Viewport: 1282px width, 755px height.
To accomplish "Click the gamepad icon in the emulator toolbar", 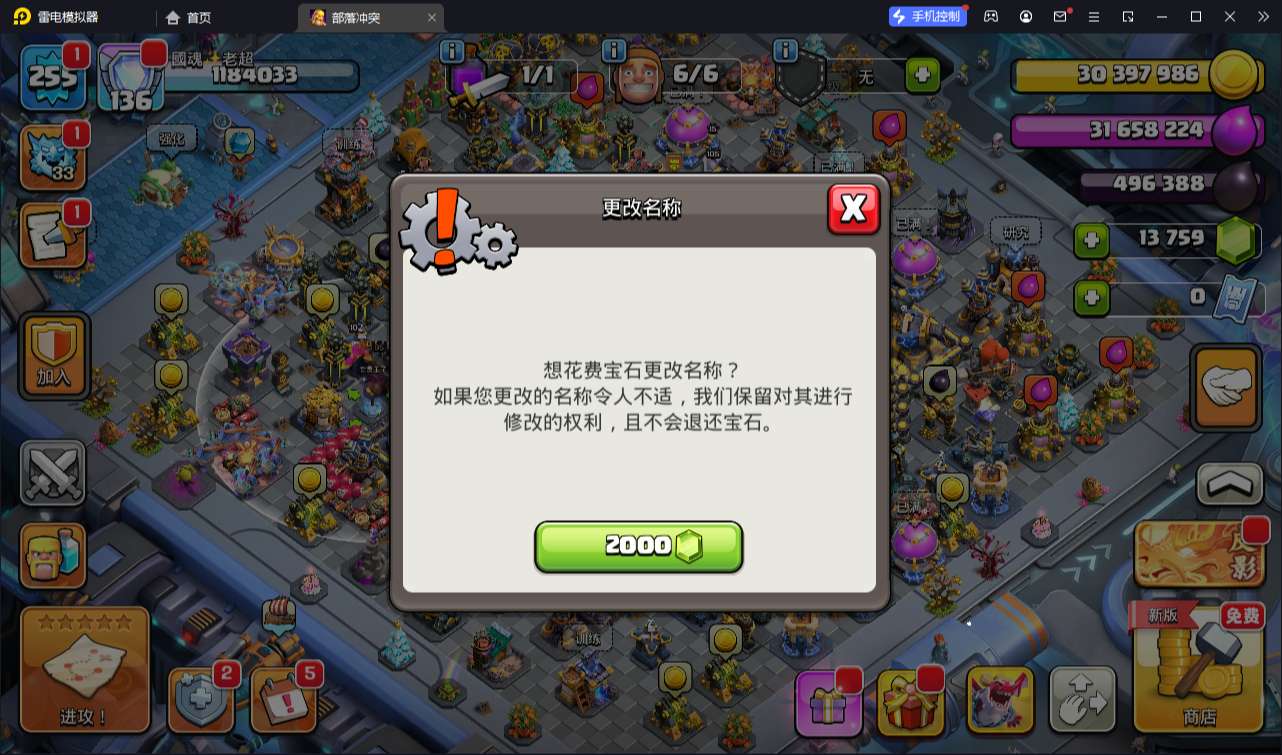I will pyautogui.click(x=993, y=16).
